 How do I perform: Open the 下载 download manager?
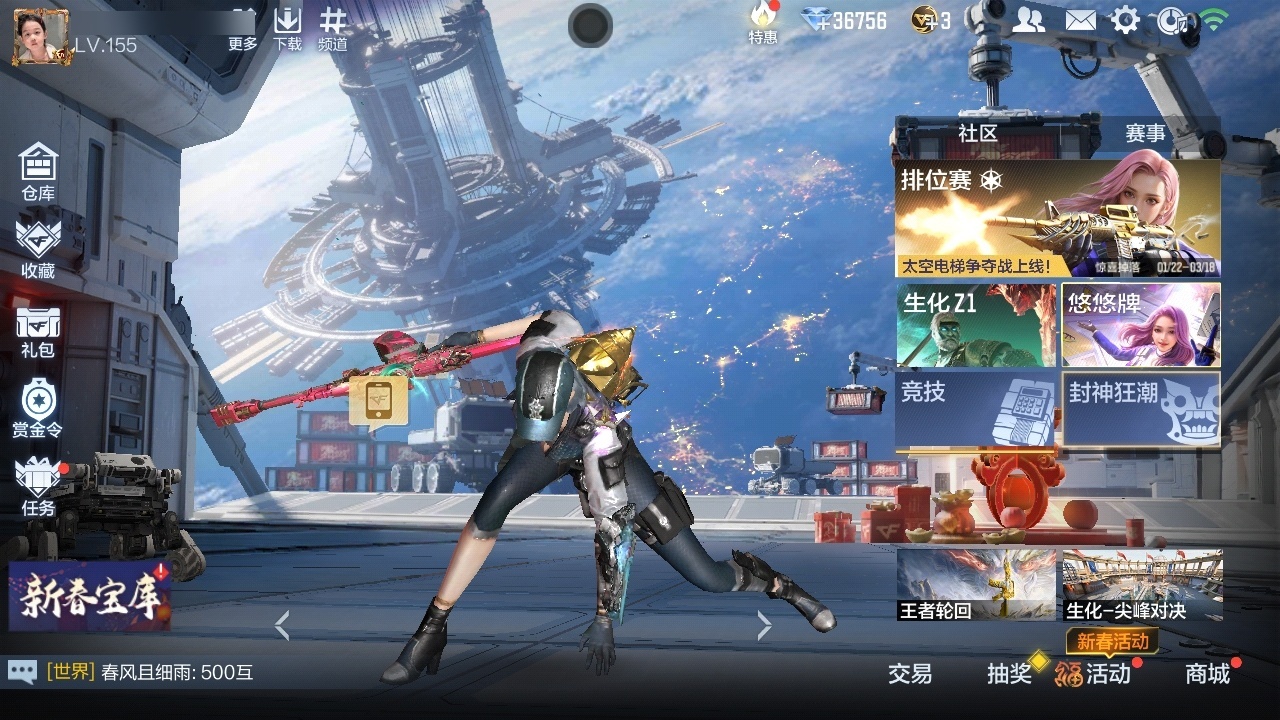[x=288, y=30]
